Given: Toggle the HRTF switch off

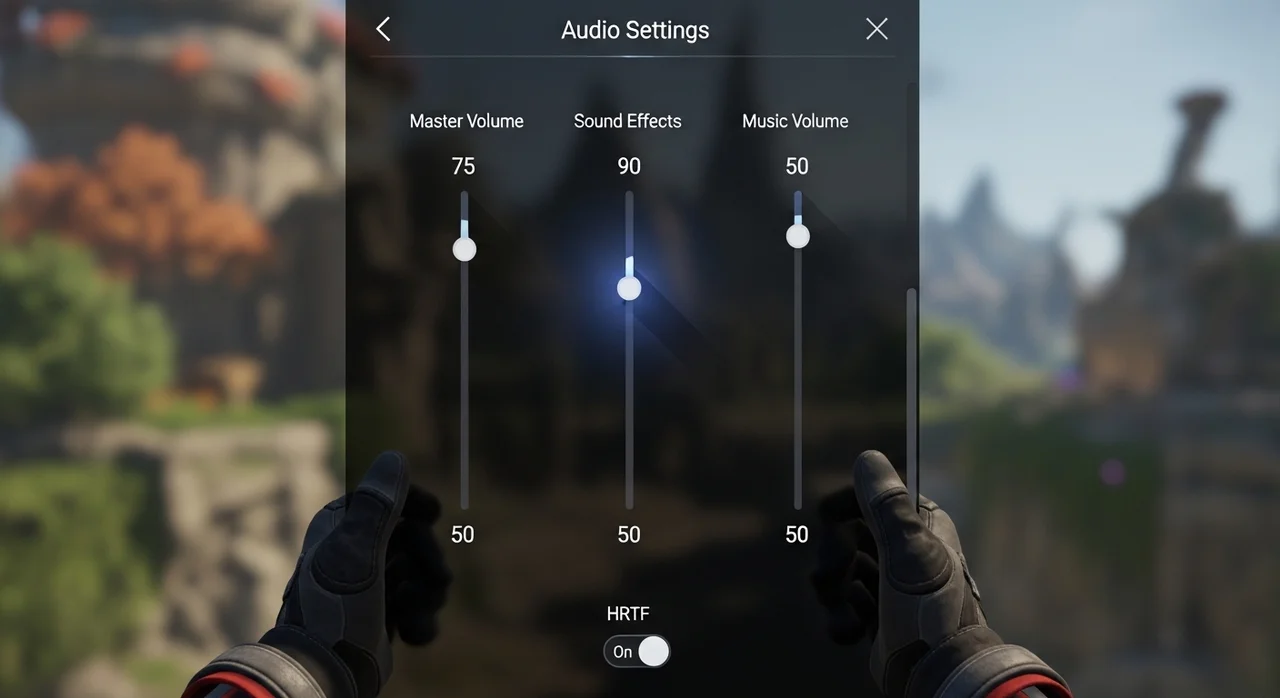Looking at the screenshot, I should 637,652.
